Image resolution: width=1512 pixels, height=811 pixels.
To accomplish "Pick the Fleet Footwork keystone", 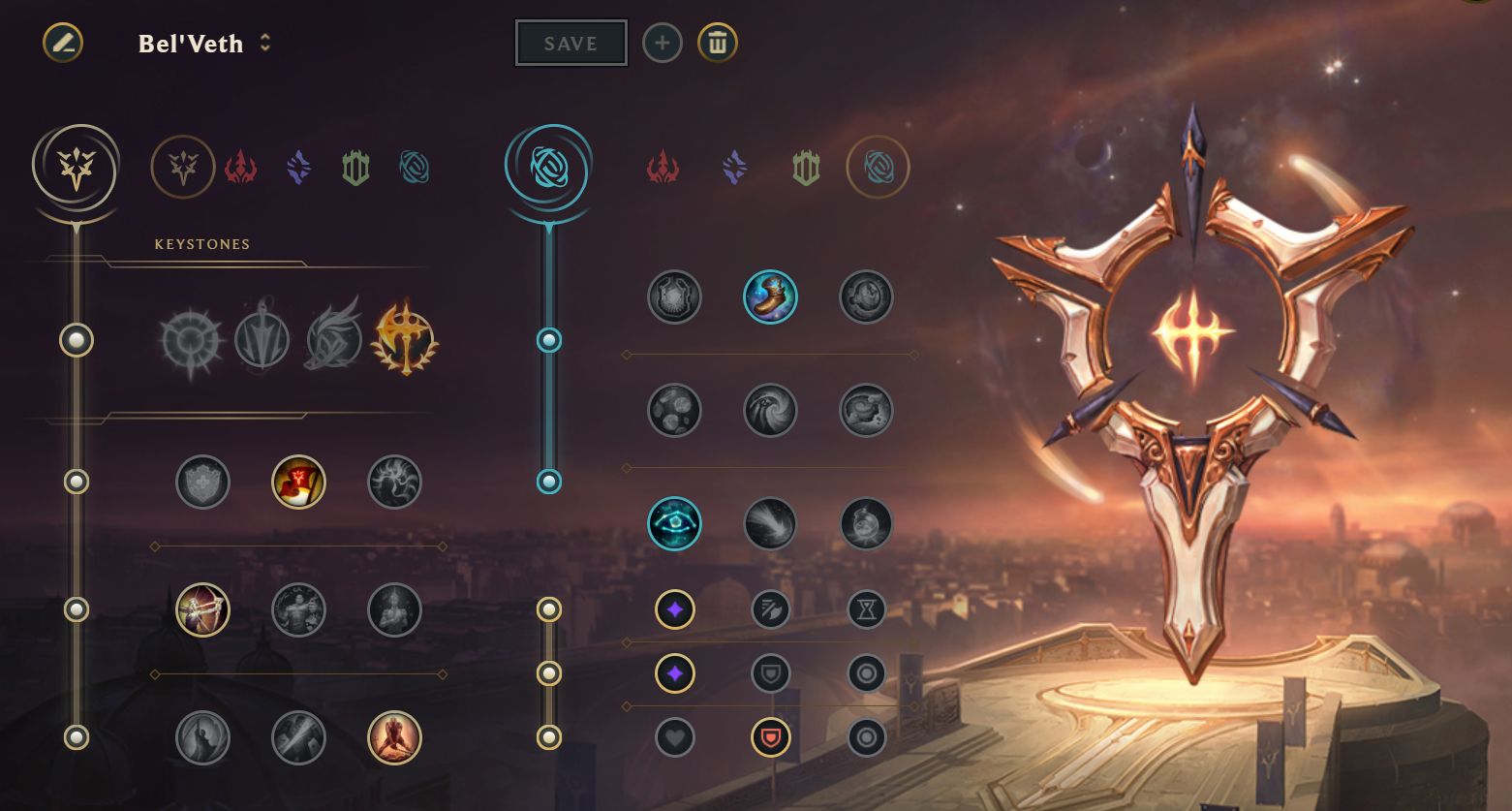I will click(334, 341).
